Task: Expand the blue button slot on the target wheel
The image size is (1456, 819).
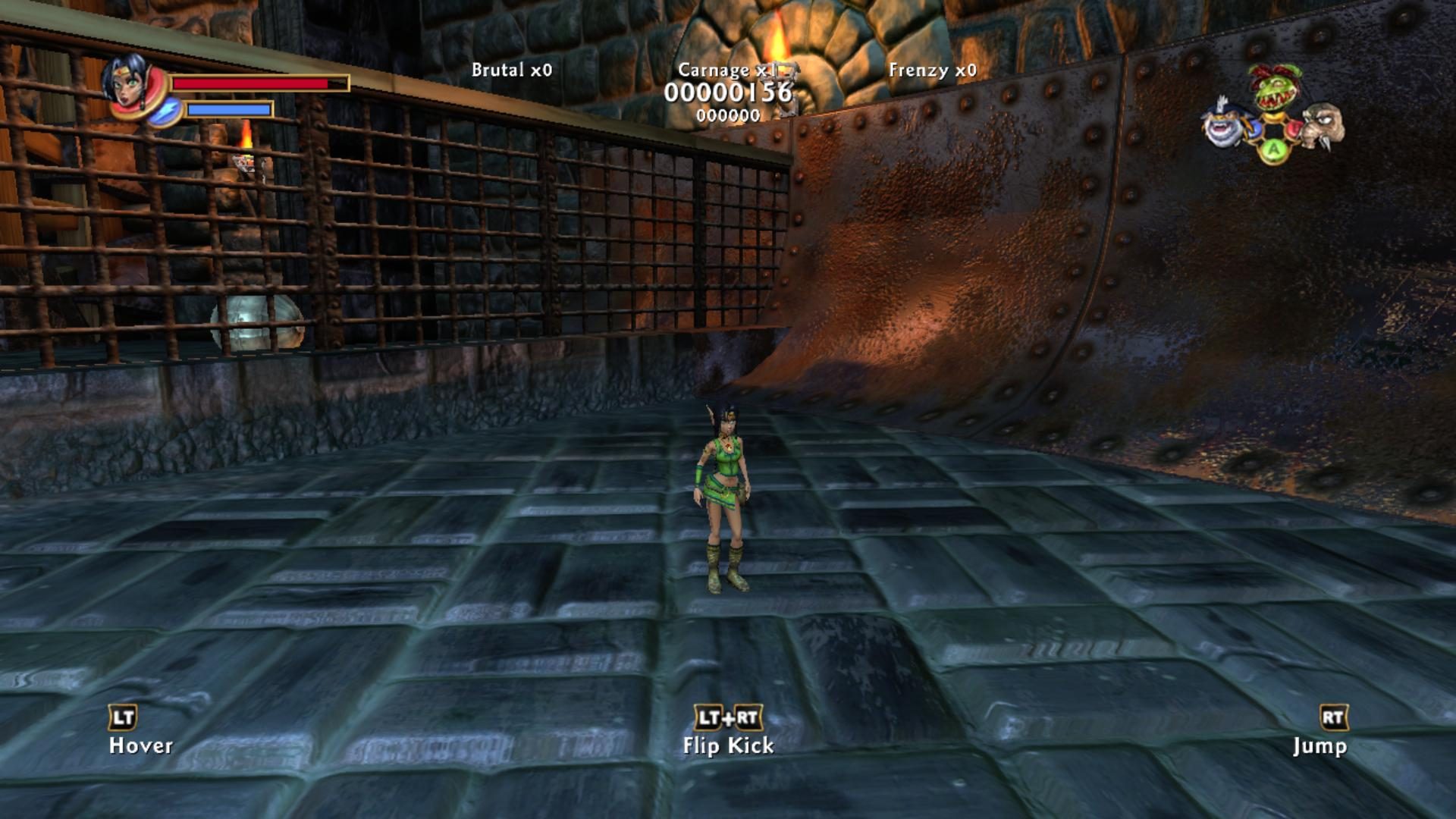Action: point(1256,129)
